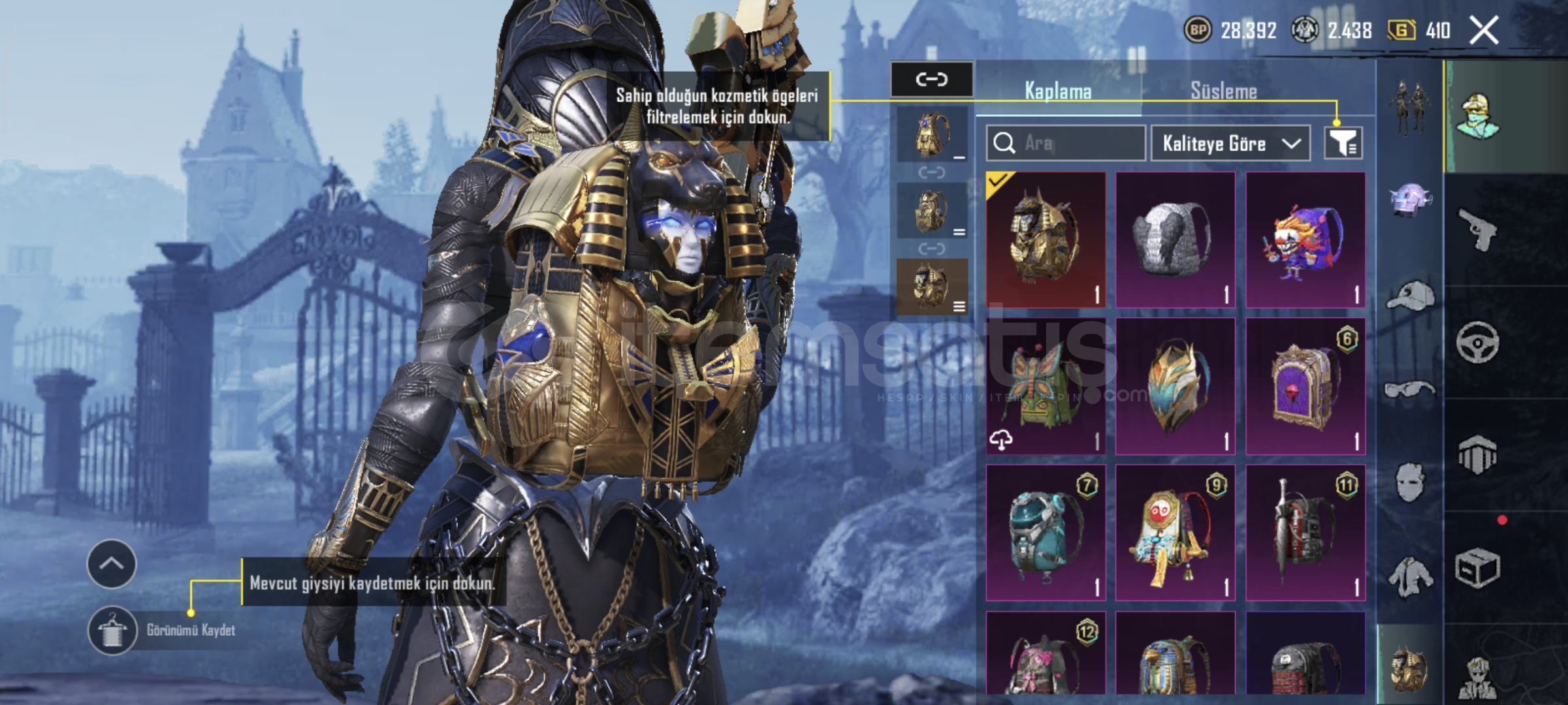Viewport: 1568px width, 705px height.
Task: Open the cosmetics filter funnel
Action: click(x=1343, y=143)
